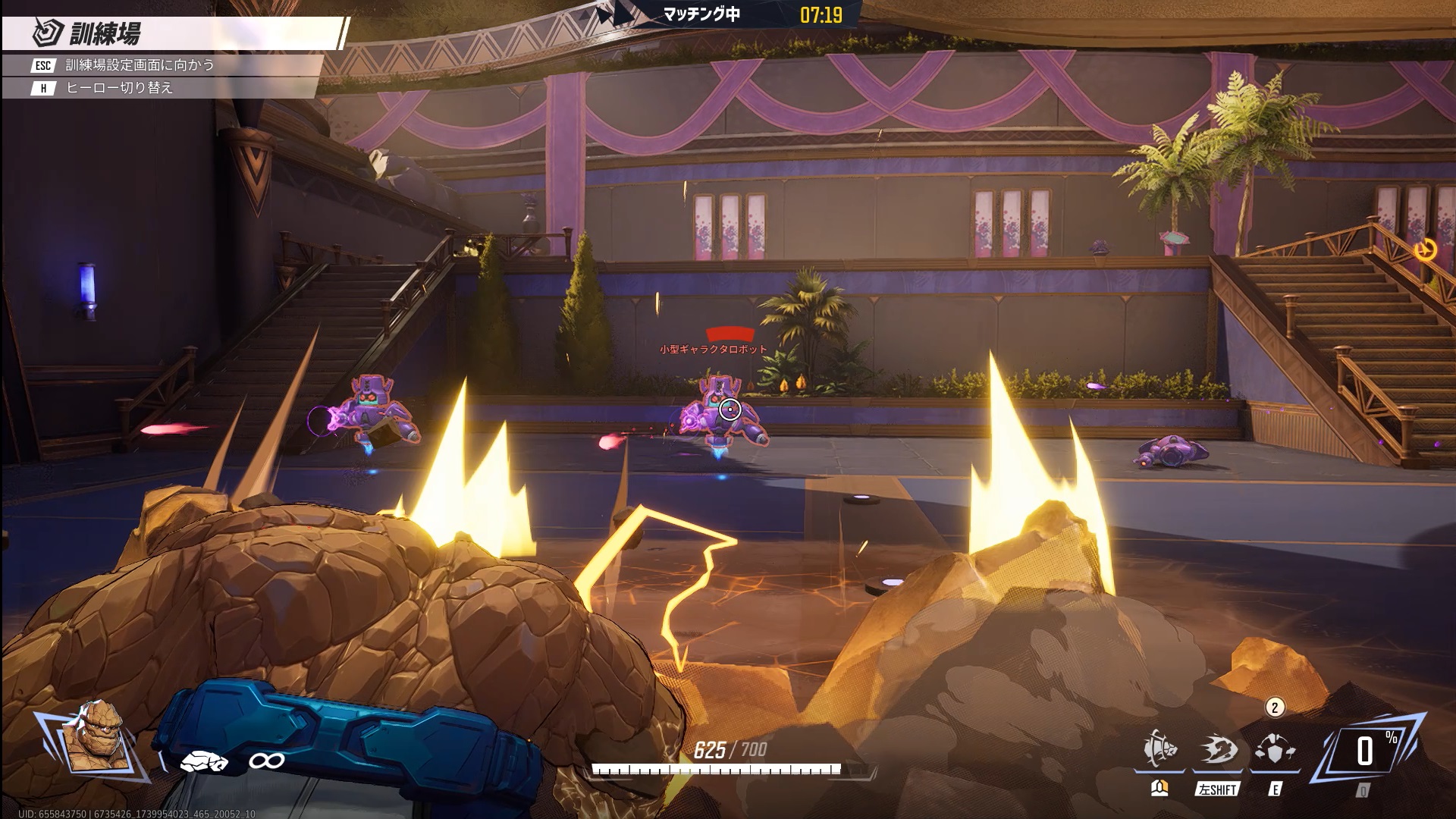The height and width of the screenshot is (819, 1456).
Task: Open the 訓練場設定画面に向かう settings entry
Action: 140,65
